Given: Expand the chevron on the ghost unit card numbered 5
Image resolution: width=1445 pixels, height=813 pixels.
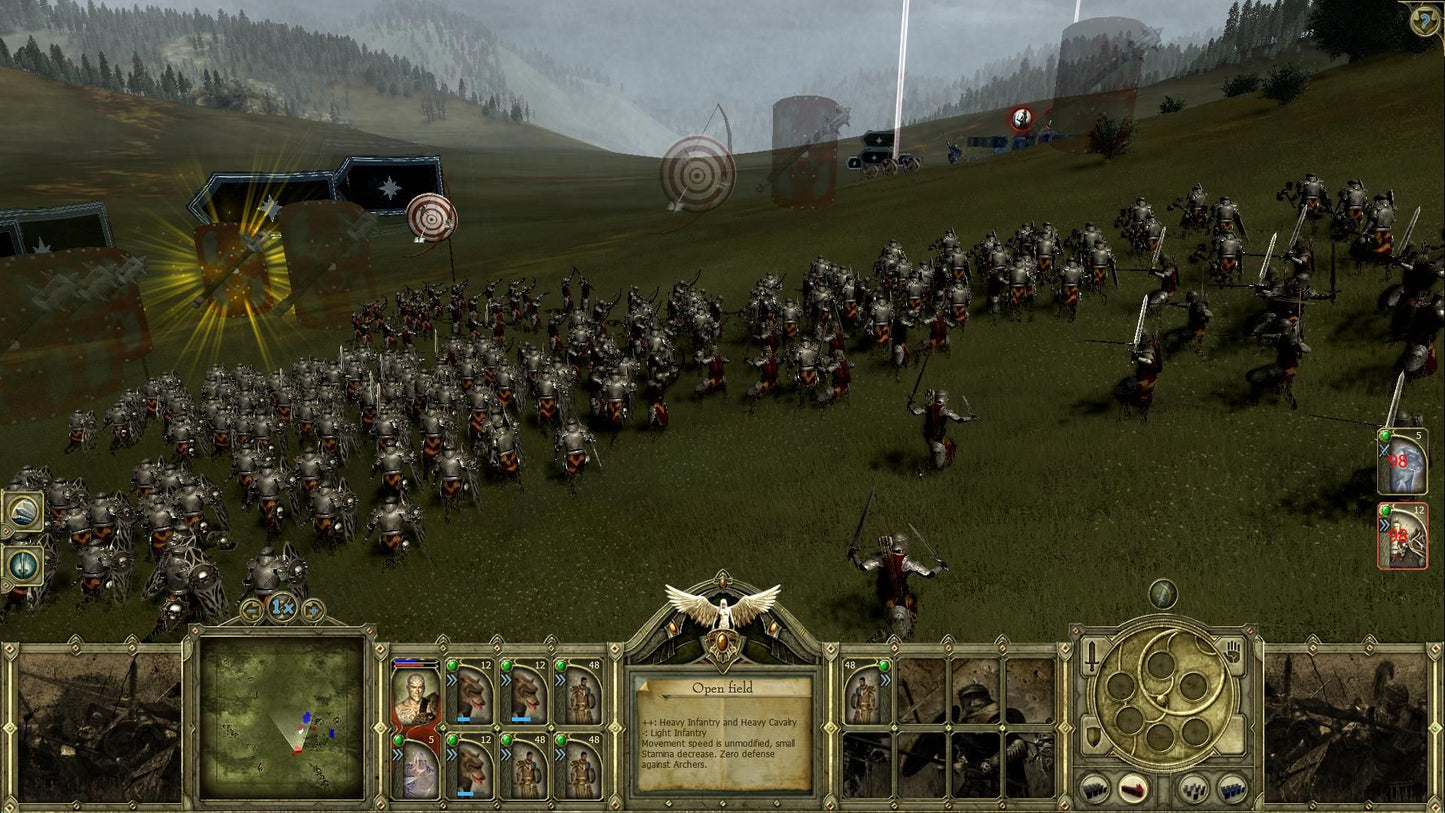Looking at the screenshot, I should (399, 754).
